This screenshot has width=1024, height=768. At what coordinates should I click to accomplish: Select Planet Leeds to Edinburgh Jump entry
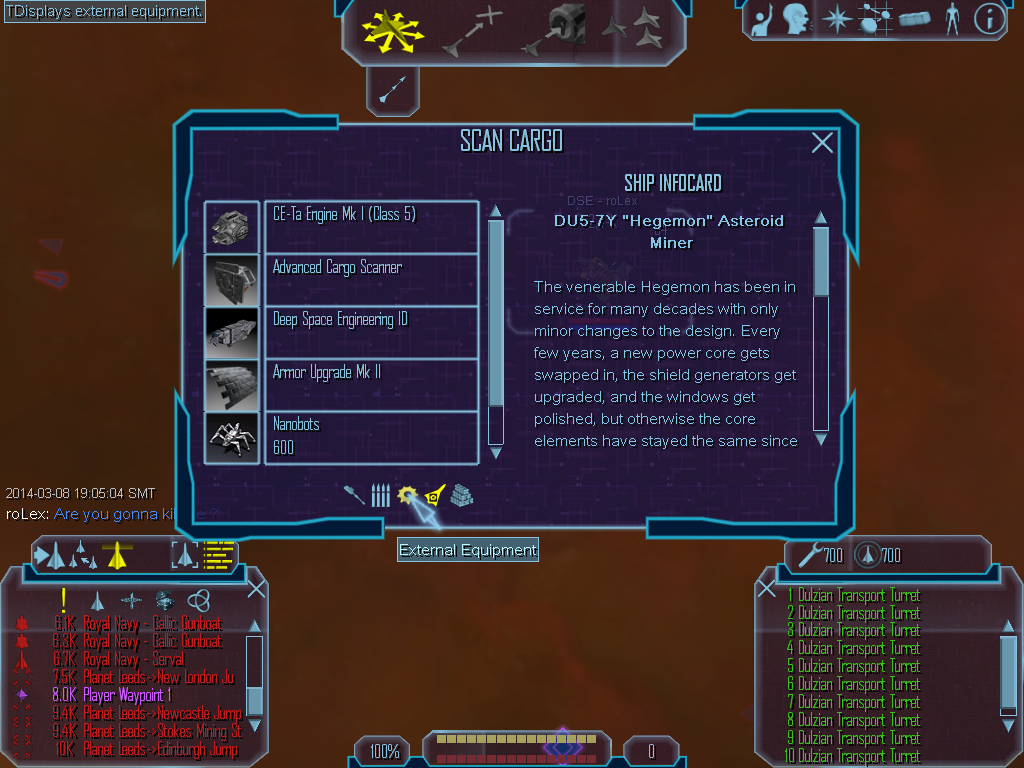(x=160, y=749)
